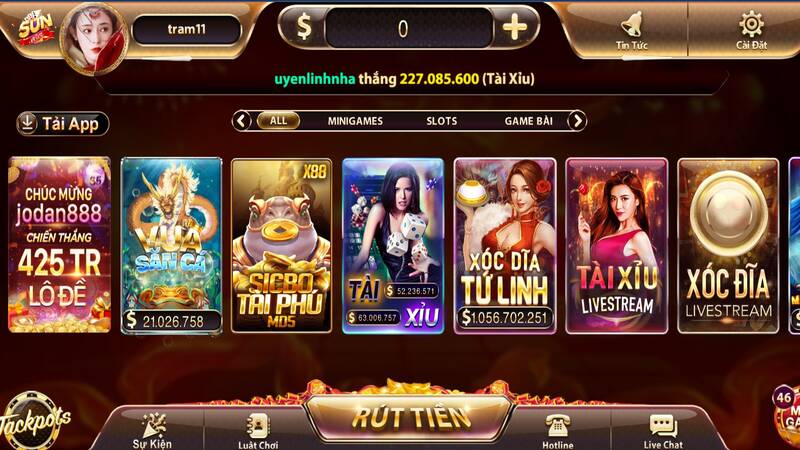Screen dimensions: 800x450
Task: Click the left category arrow
Action: 242,121
